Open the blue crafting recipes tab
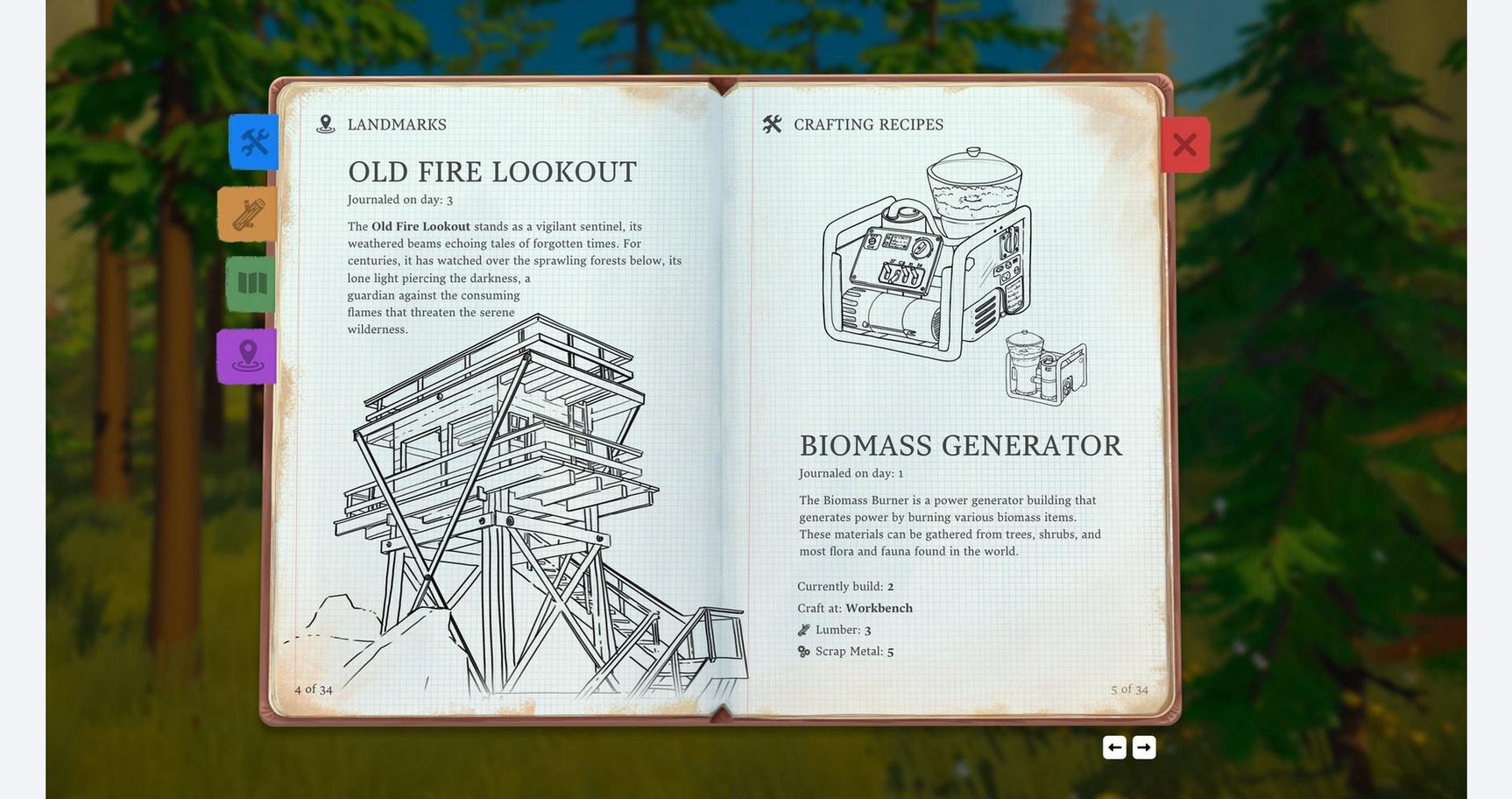 (x=254, y=142)
